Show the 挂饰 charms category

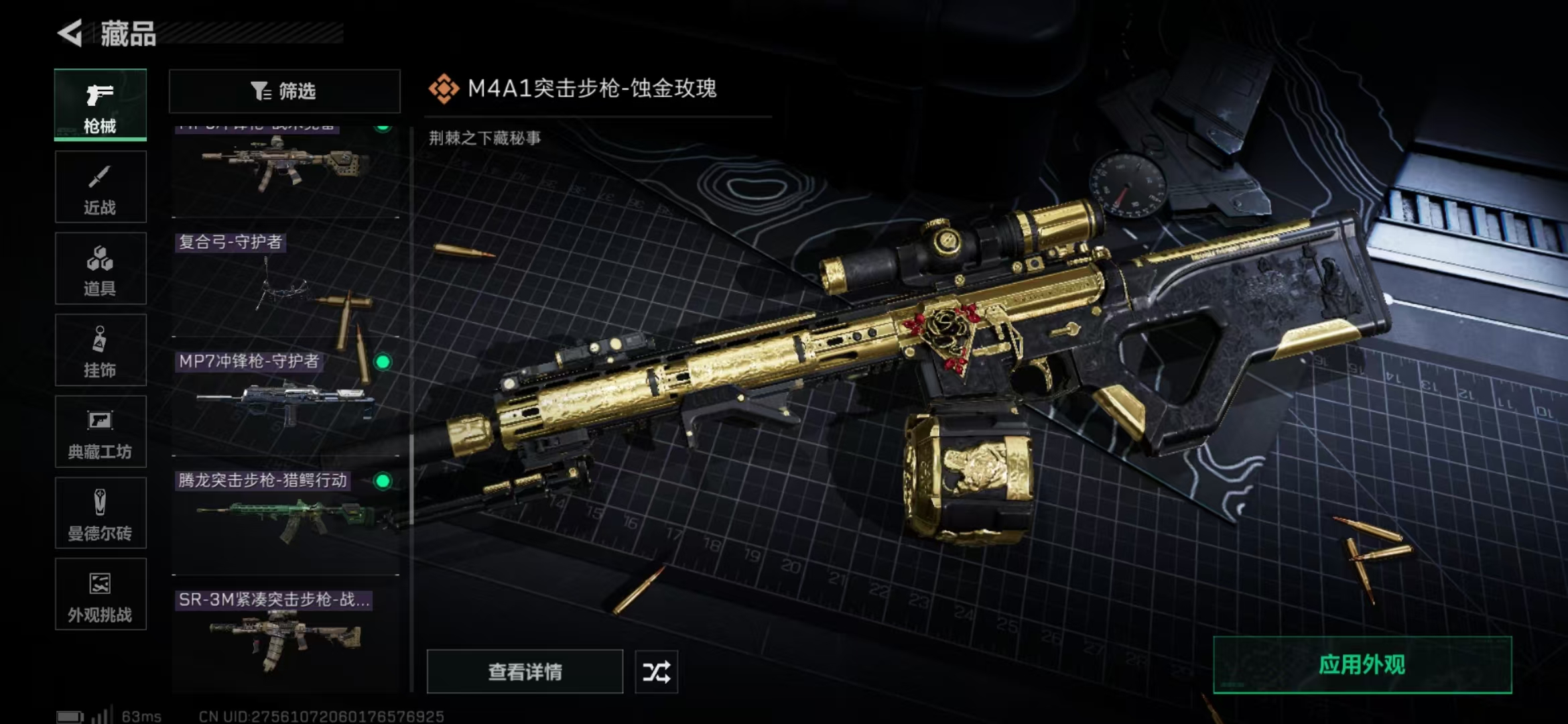tap(101, 350)
